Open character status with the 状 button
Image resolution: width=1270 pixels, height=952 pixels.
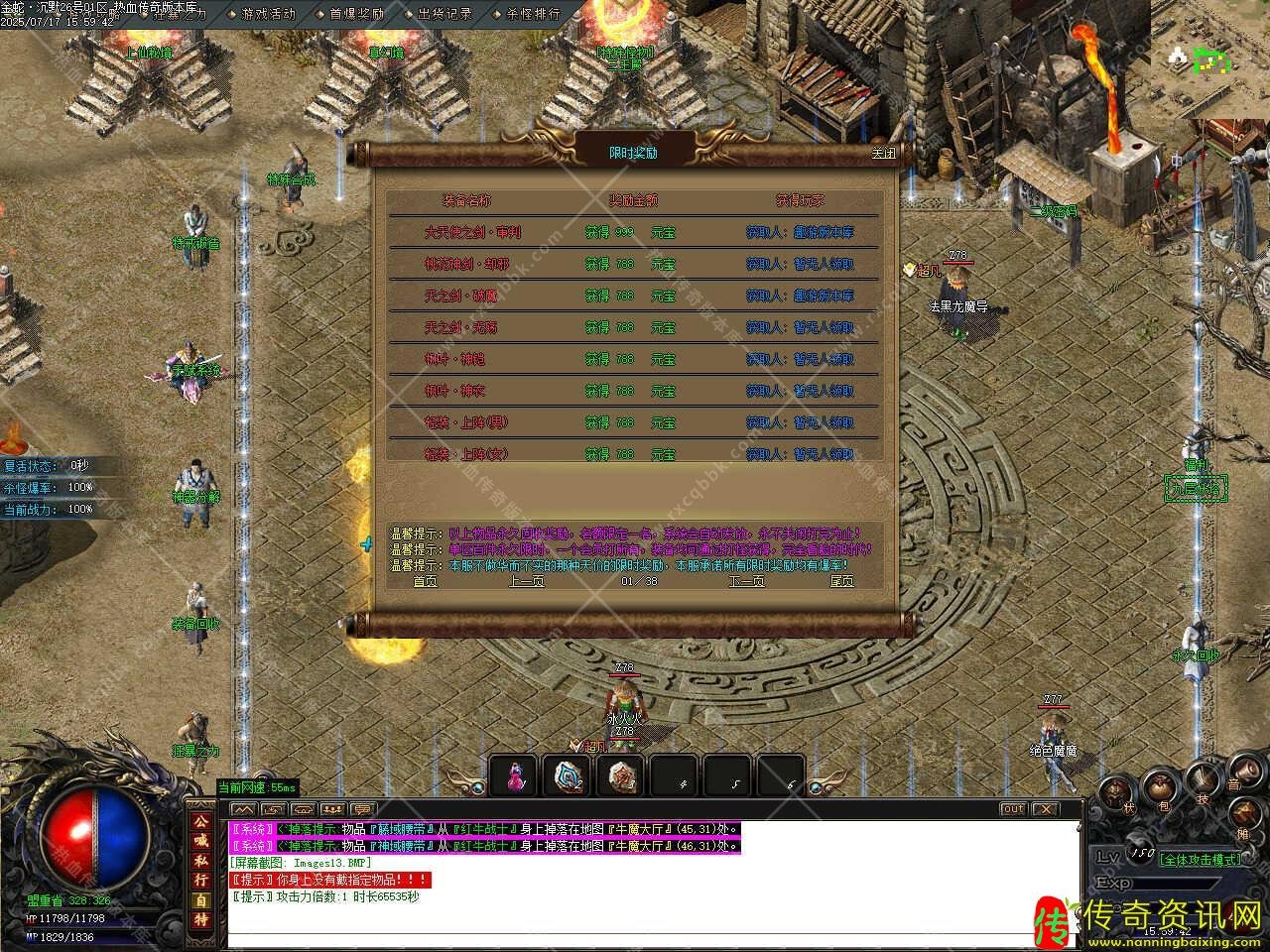(1115, 793)
